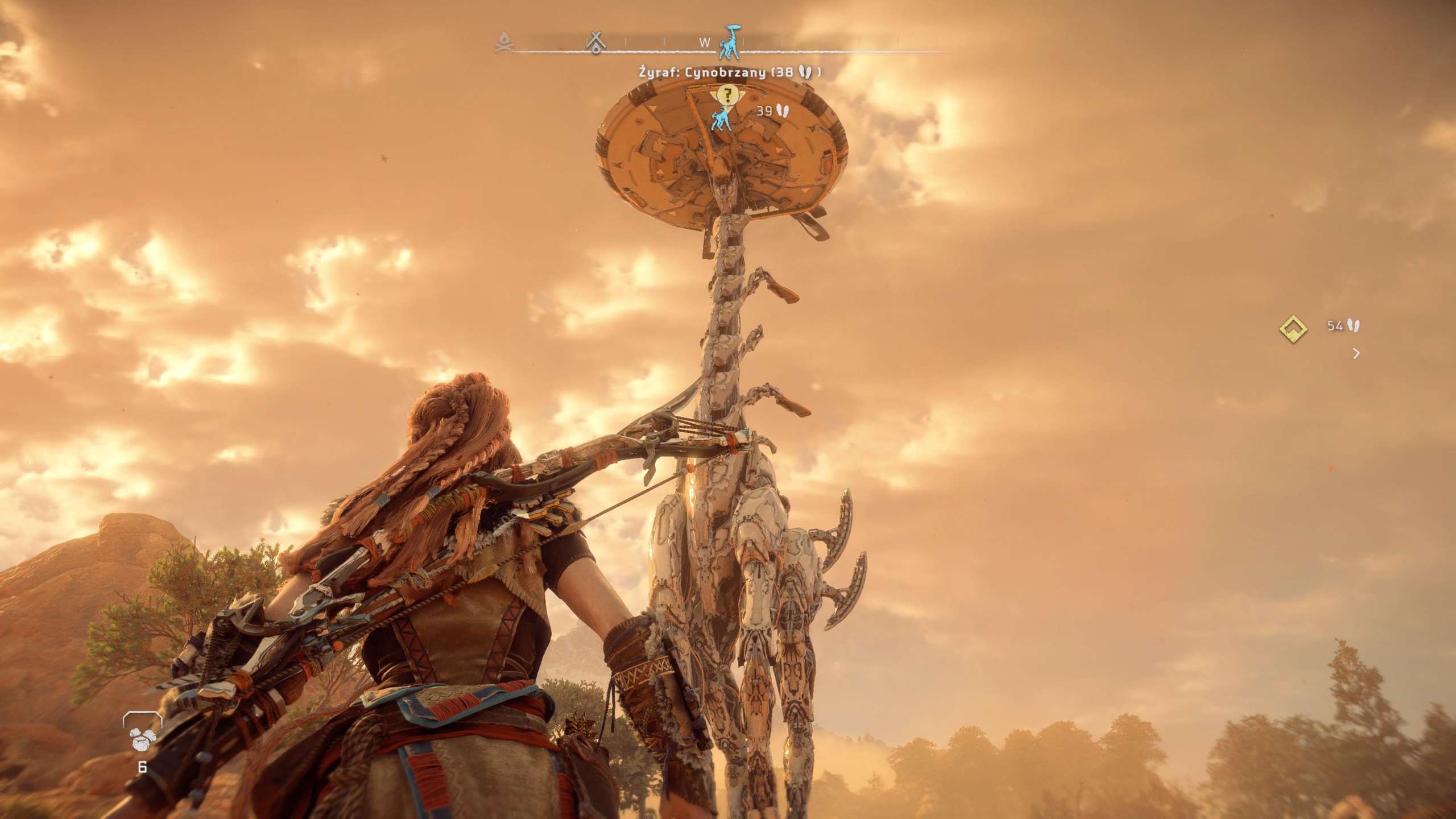
Task: Click the campfire marker on the compass
Action: point(504,42)
